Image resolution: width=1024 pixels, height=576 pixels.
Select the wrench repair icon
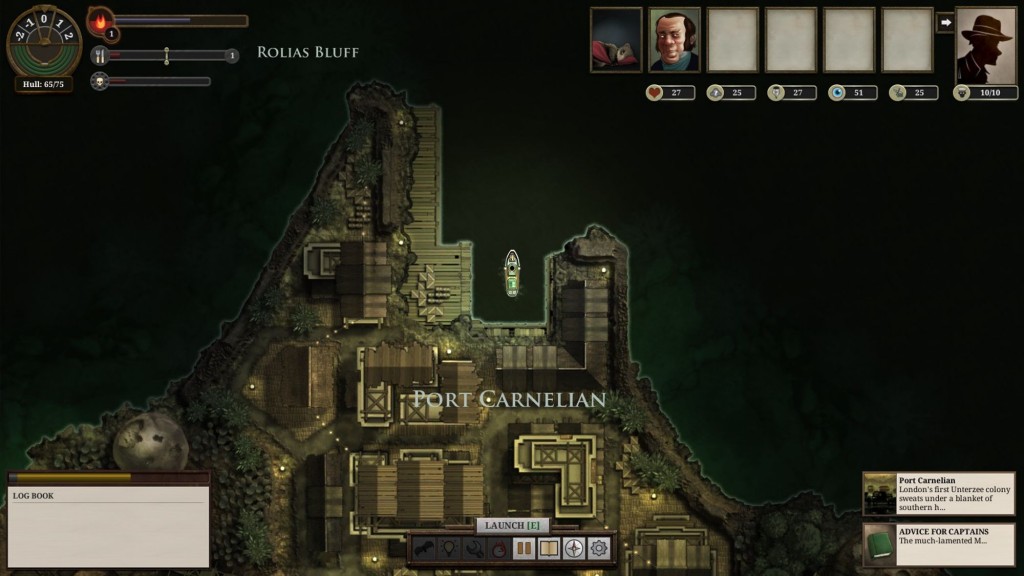pyautogui.click(x=474, y=548)
